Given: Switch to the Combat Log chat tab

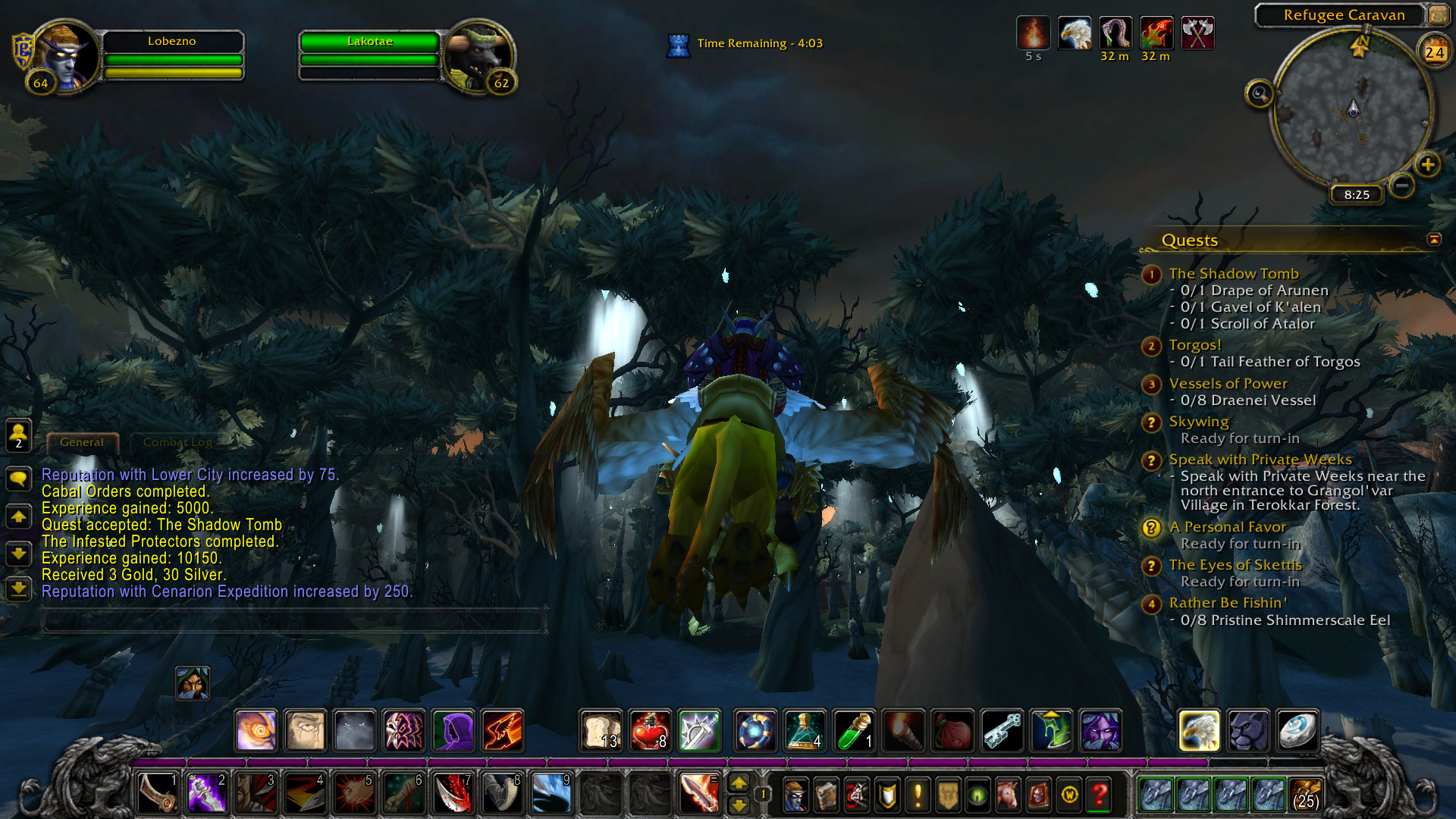Looking at the screenshot, I should 177,442.
